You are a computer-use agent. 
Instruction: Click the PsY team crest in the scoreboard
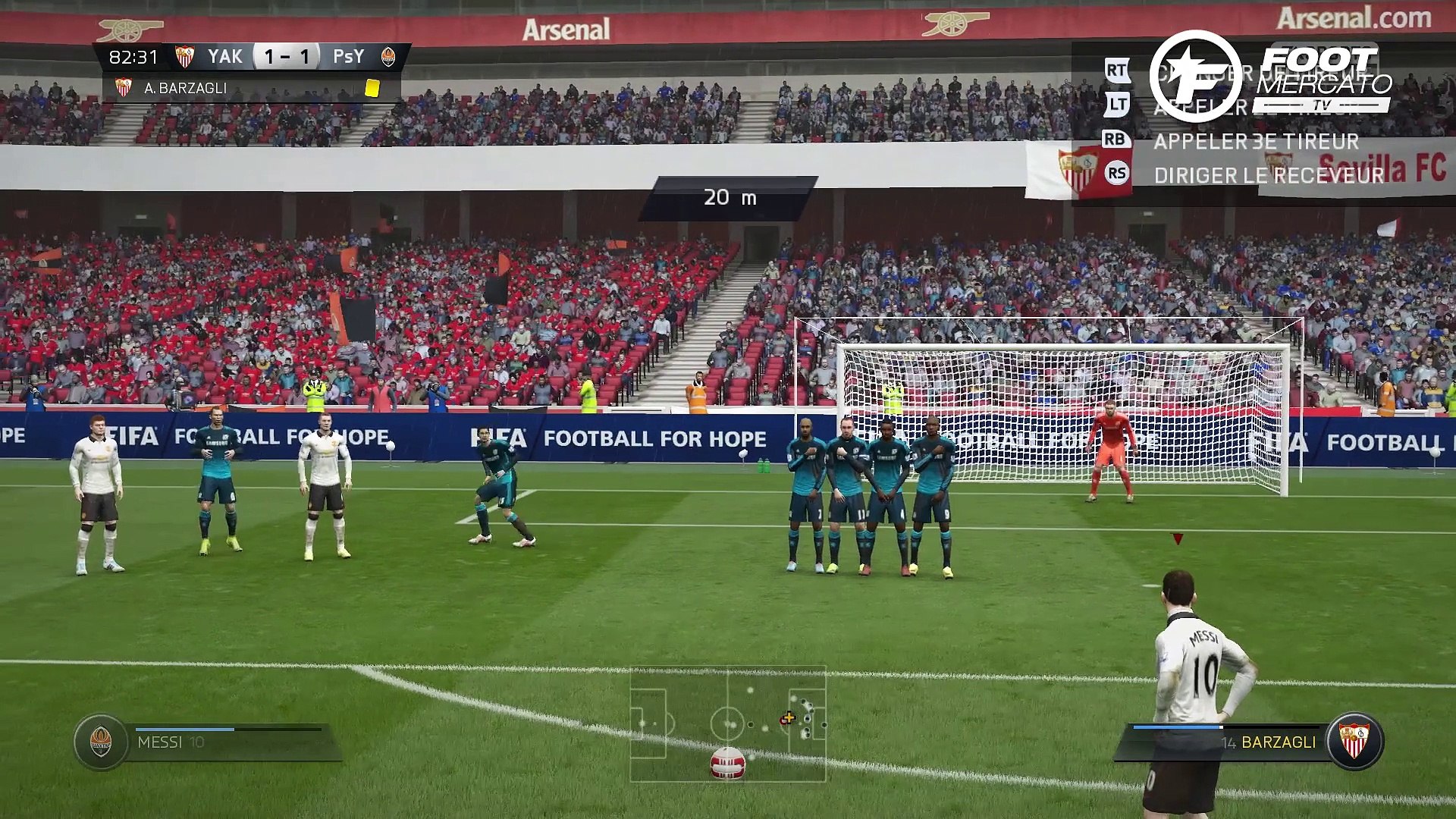pyautogui.click(x=388, y=57)
